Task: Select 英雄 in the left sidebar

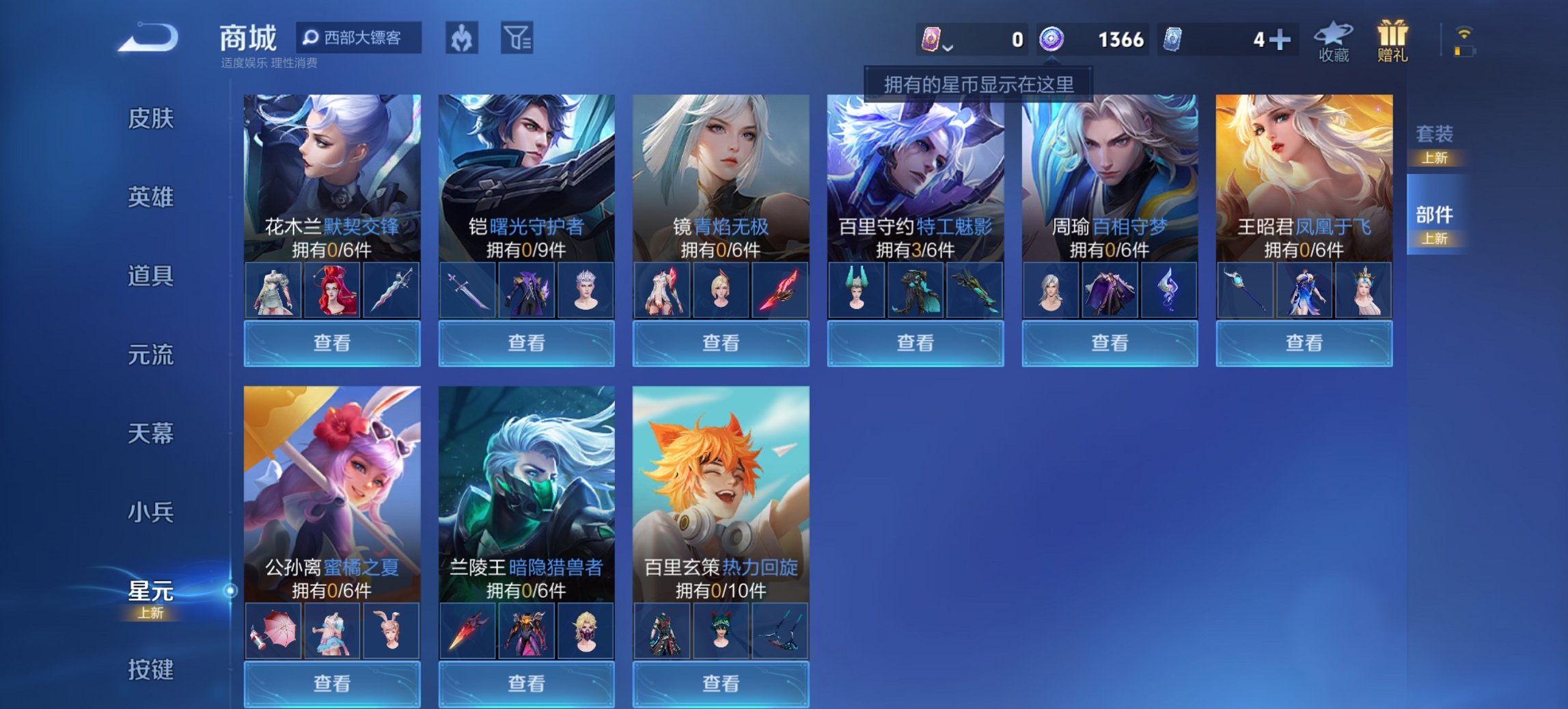Action: [150, 198]
